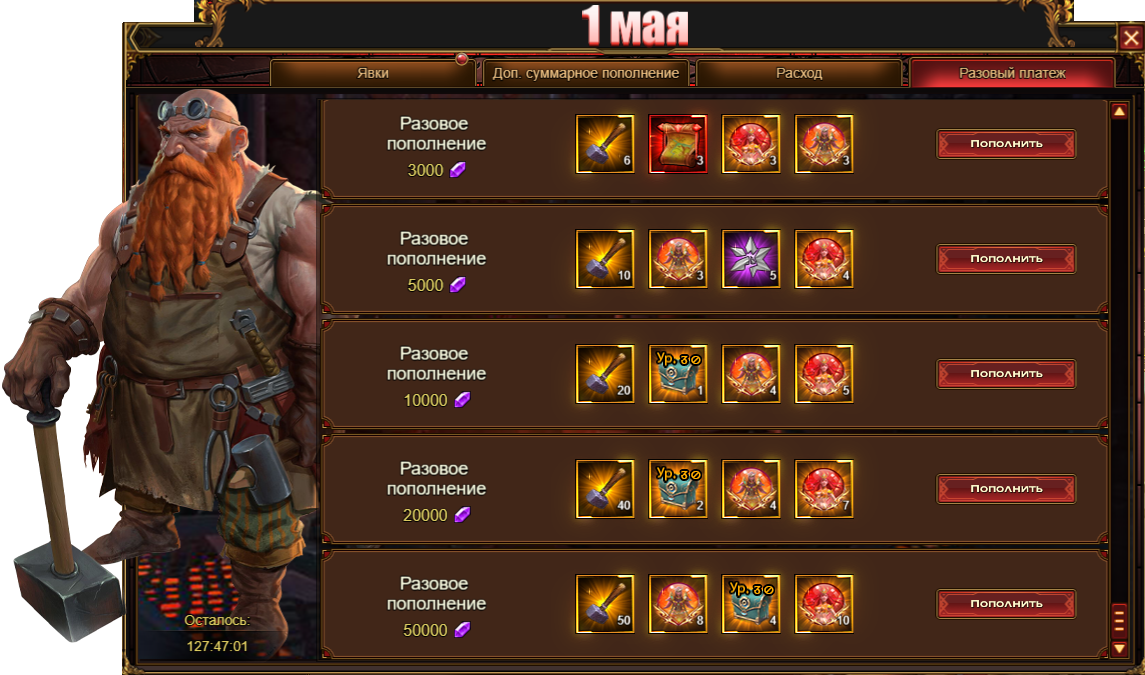Click Пополнить for the 3000 tier

[1006, 144]
